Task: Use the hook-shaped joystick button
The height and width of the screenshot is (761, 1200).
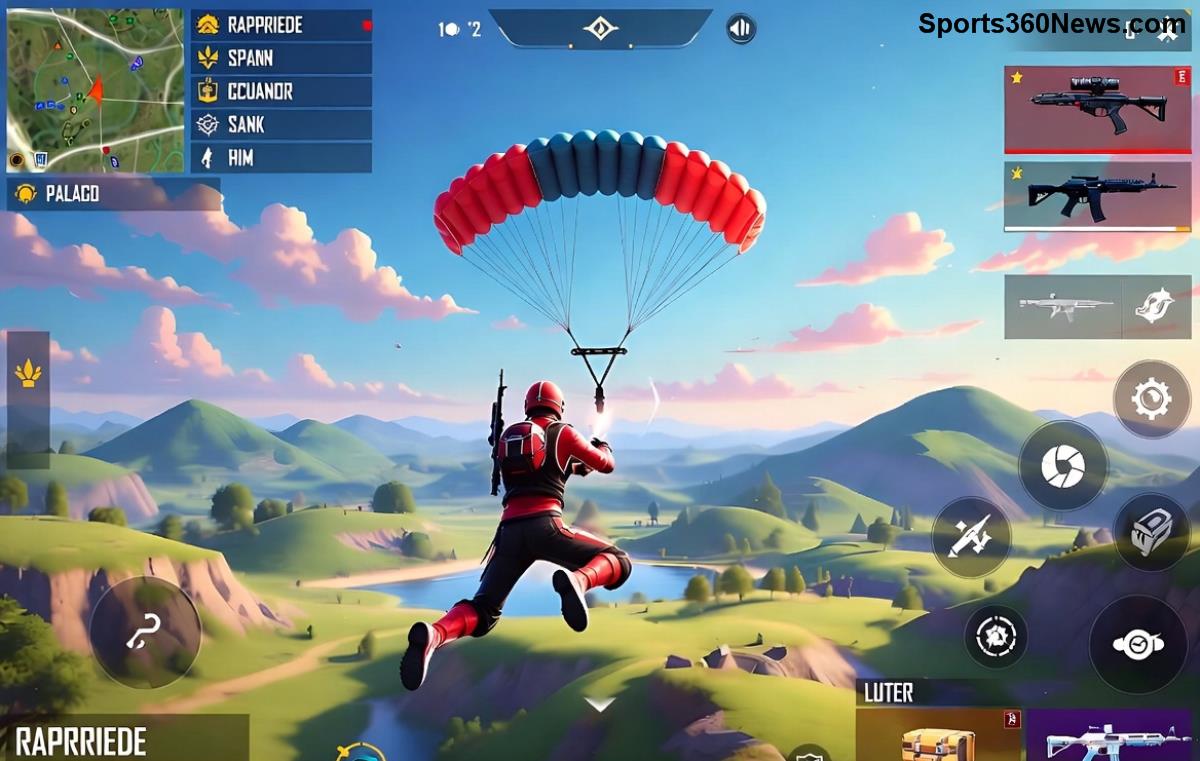Action: 145,633
